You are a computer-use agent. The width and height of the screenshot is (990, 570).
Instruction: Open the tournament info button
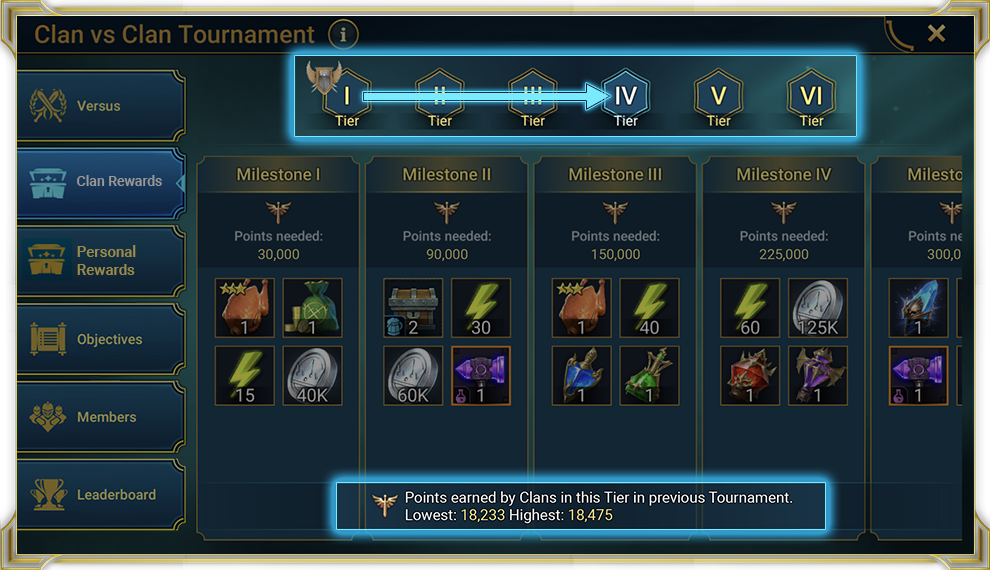343,35
